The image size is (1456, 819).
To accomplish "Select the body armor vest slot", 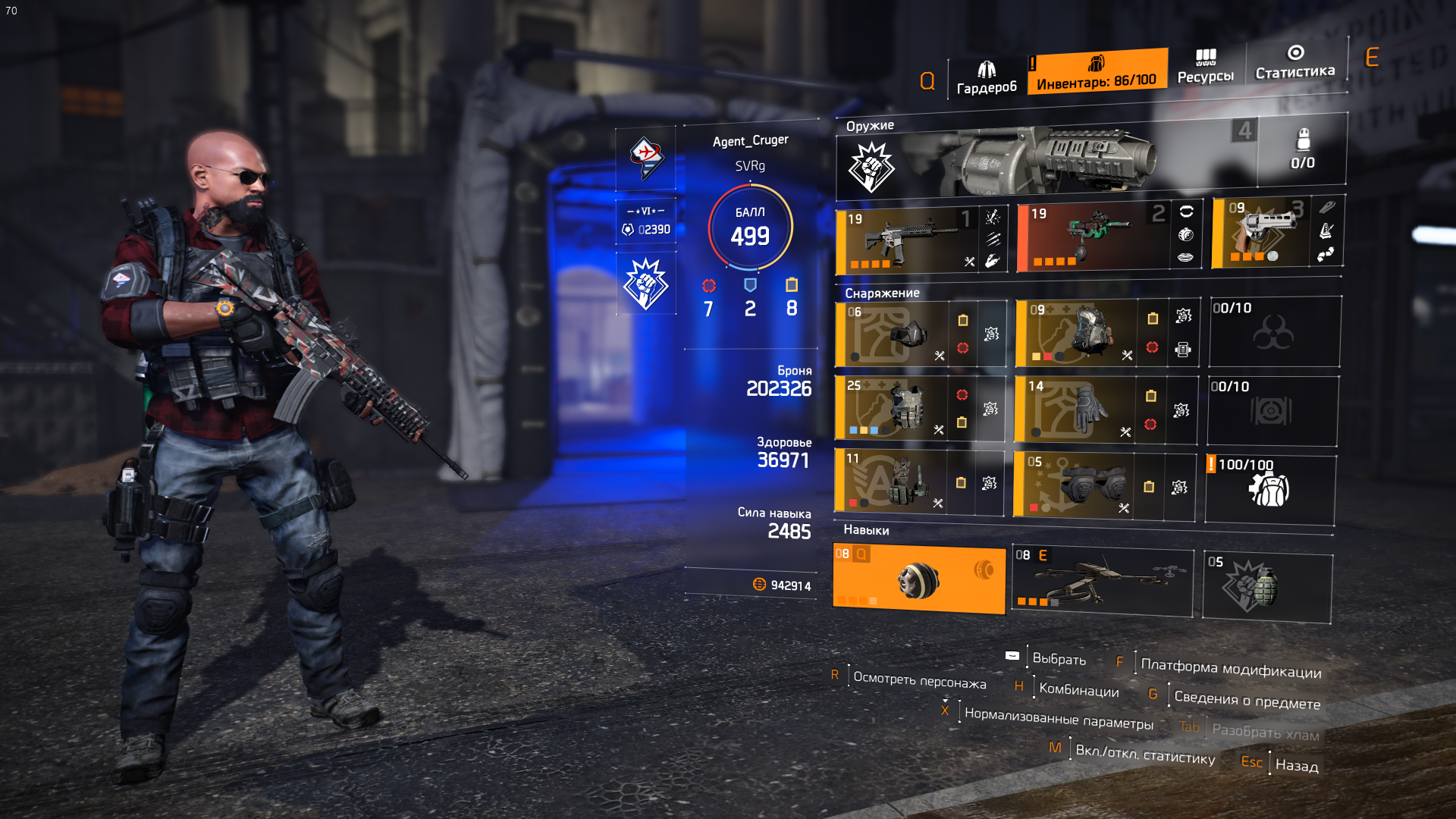I will click(x=891, y=409).
